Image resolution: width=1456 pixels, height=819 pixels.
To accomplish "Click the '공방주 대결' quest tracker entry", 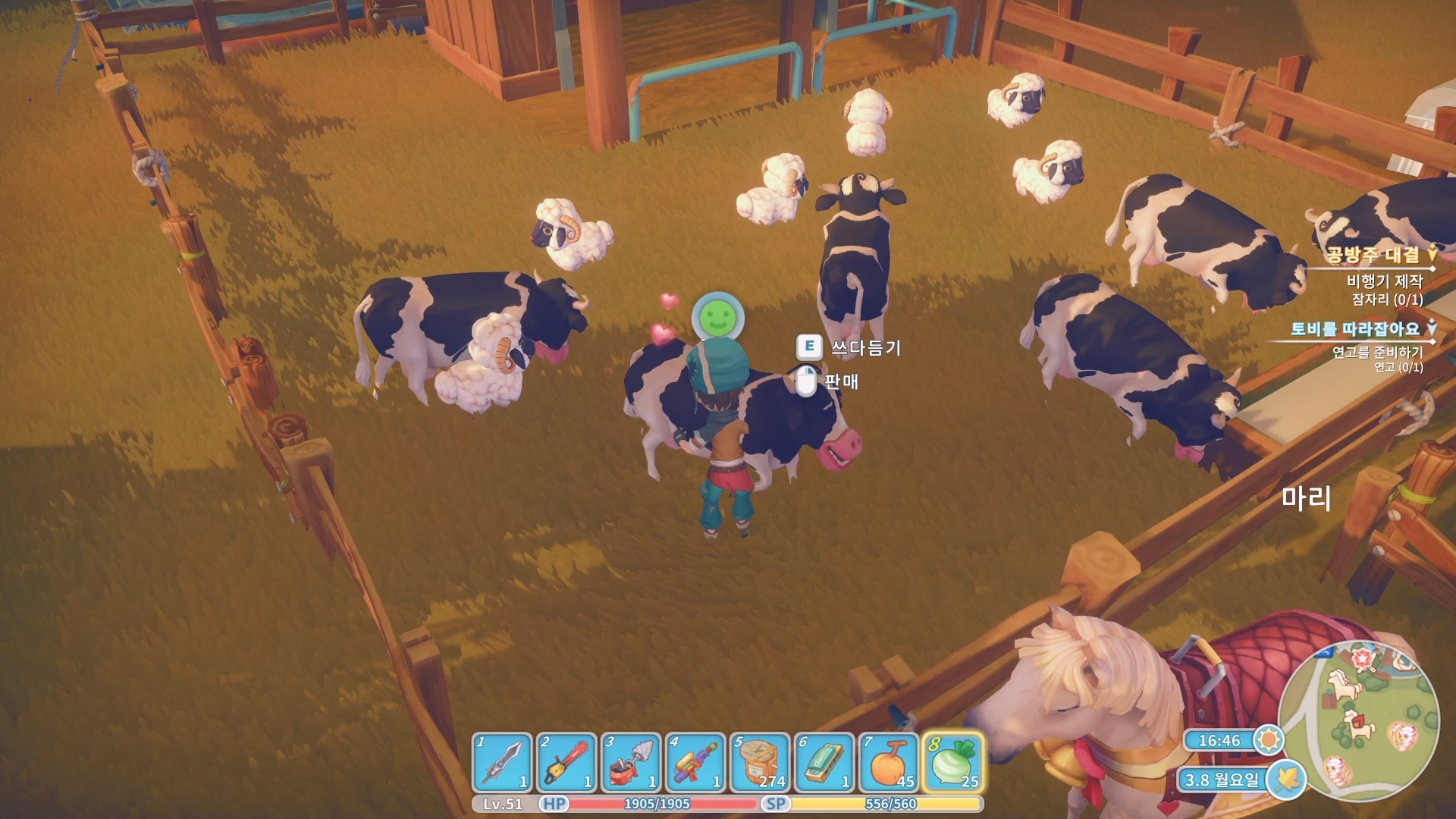I will coord(1372,255).
